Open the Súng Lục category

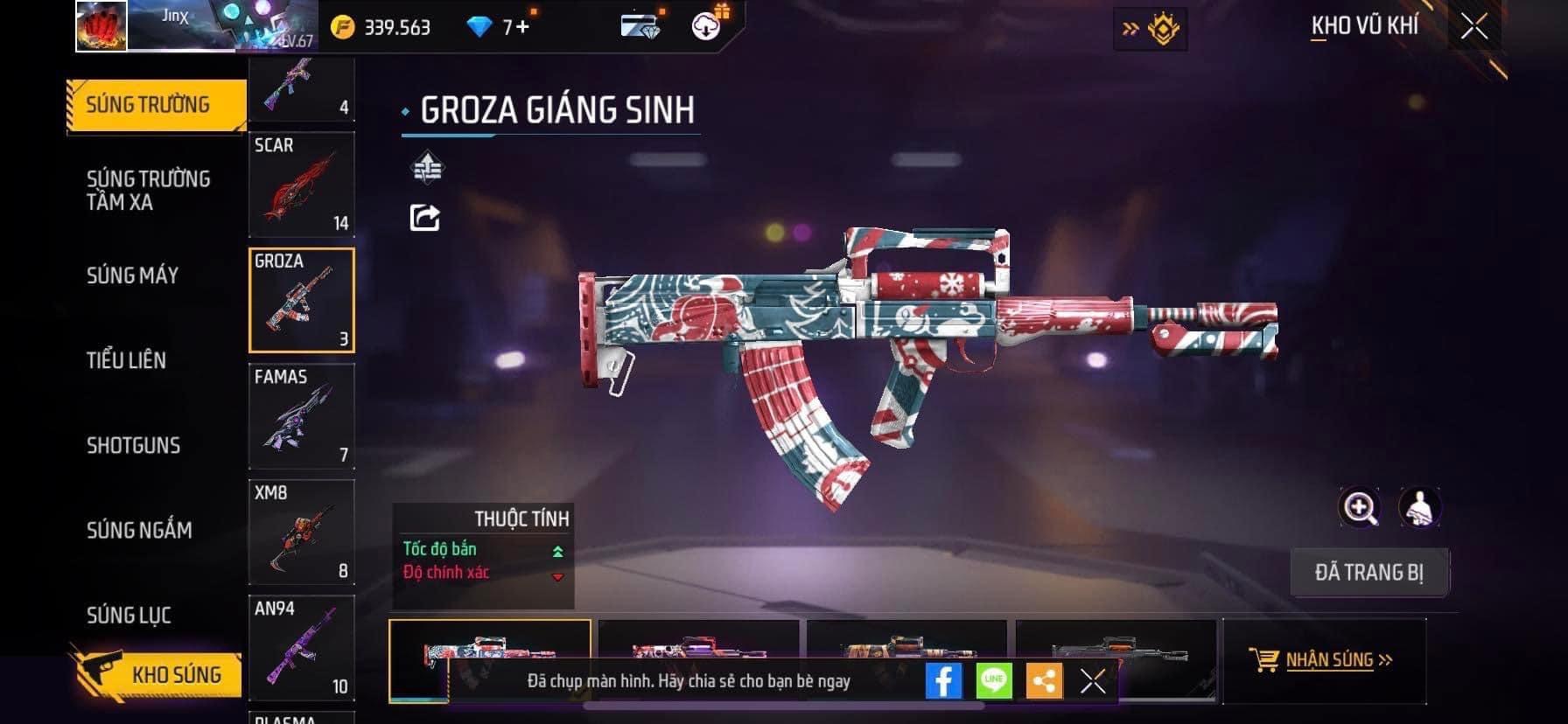click(129, 615)
